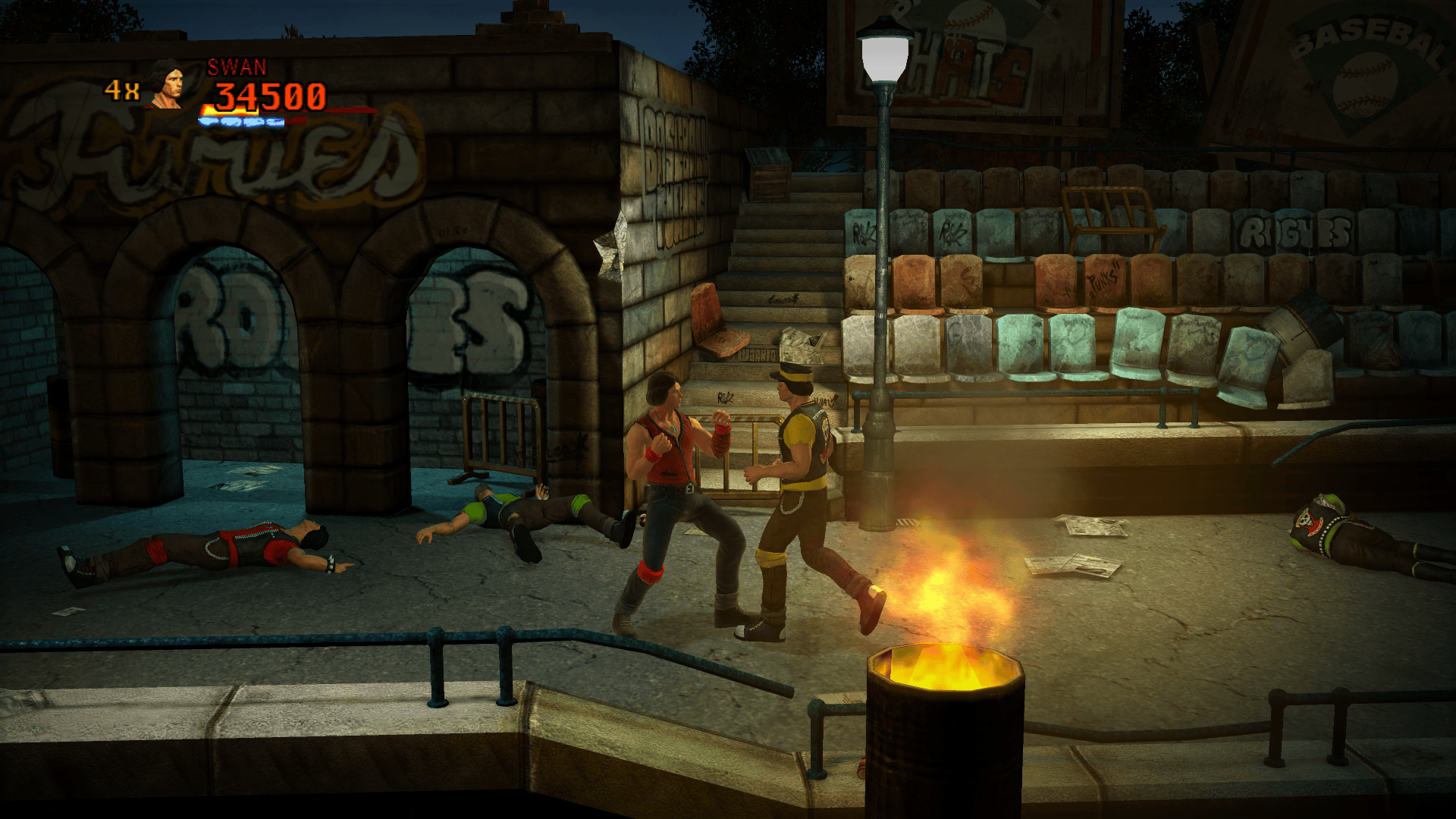
Task: Click the Swan character portrait
Action: click(168, 85)
